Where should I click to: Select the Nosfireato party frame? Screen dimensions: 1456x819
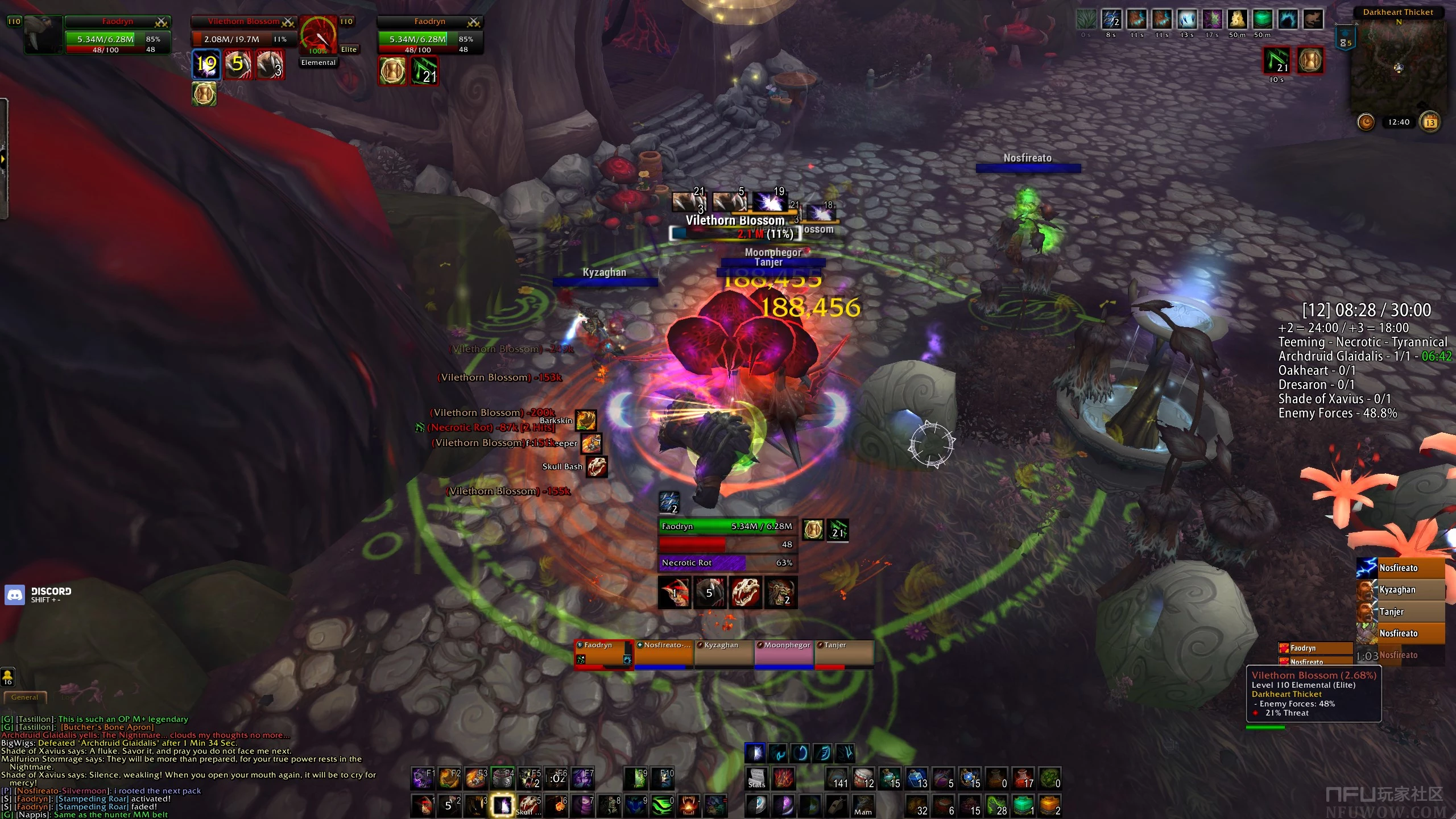(664, 654)
